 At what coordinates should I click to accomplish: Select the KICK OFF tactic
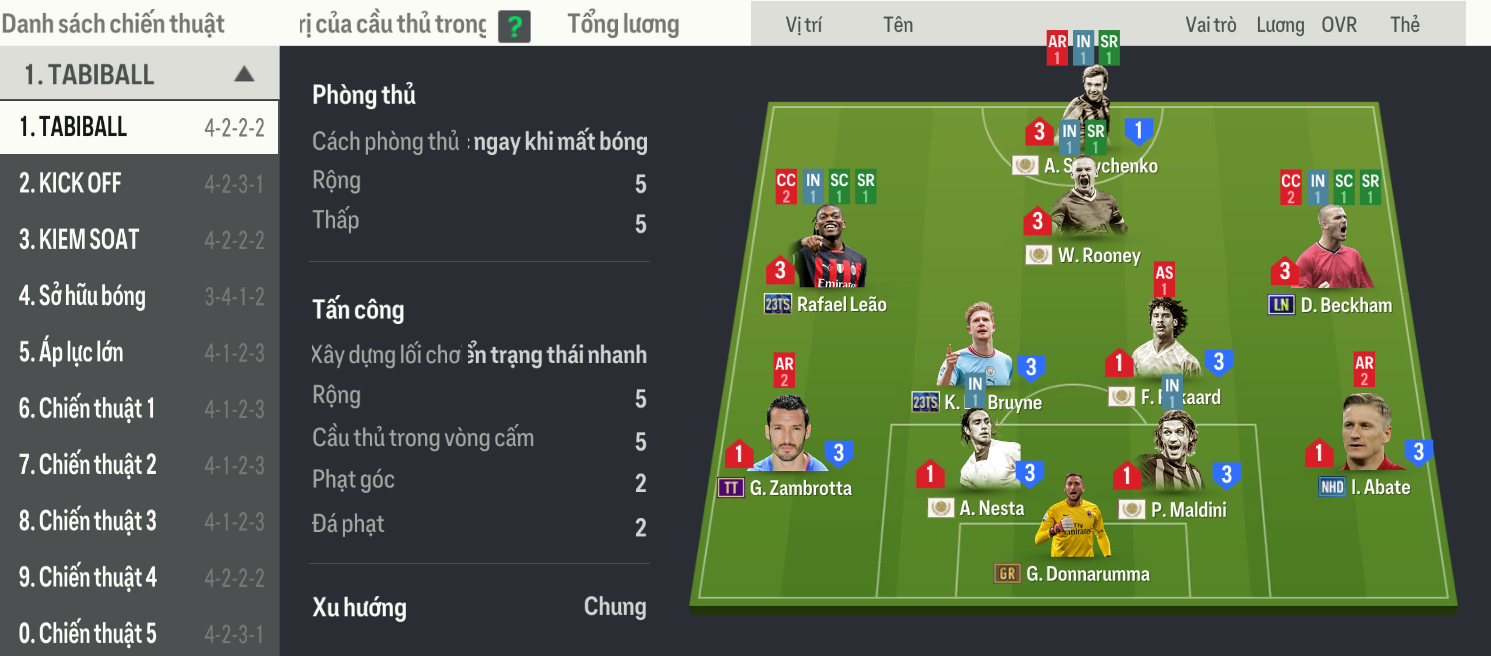click(x=138, y=184)
